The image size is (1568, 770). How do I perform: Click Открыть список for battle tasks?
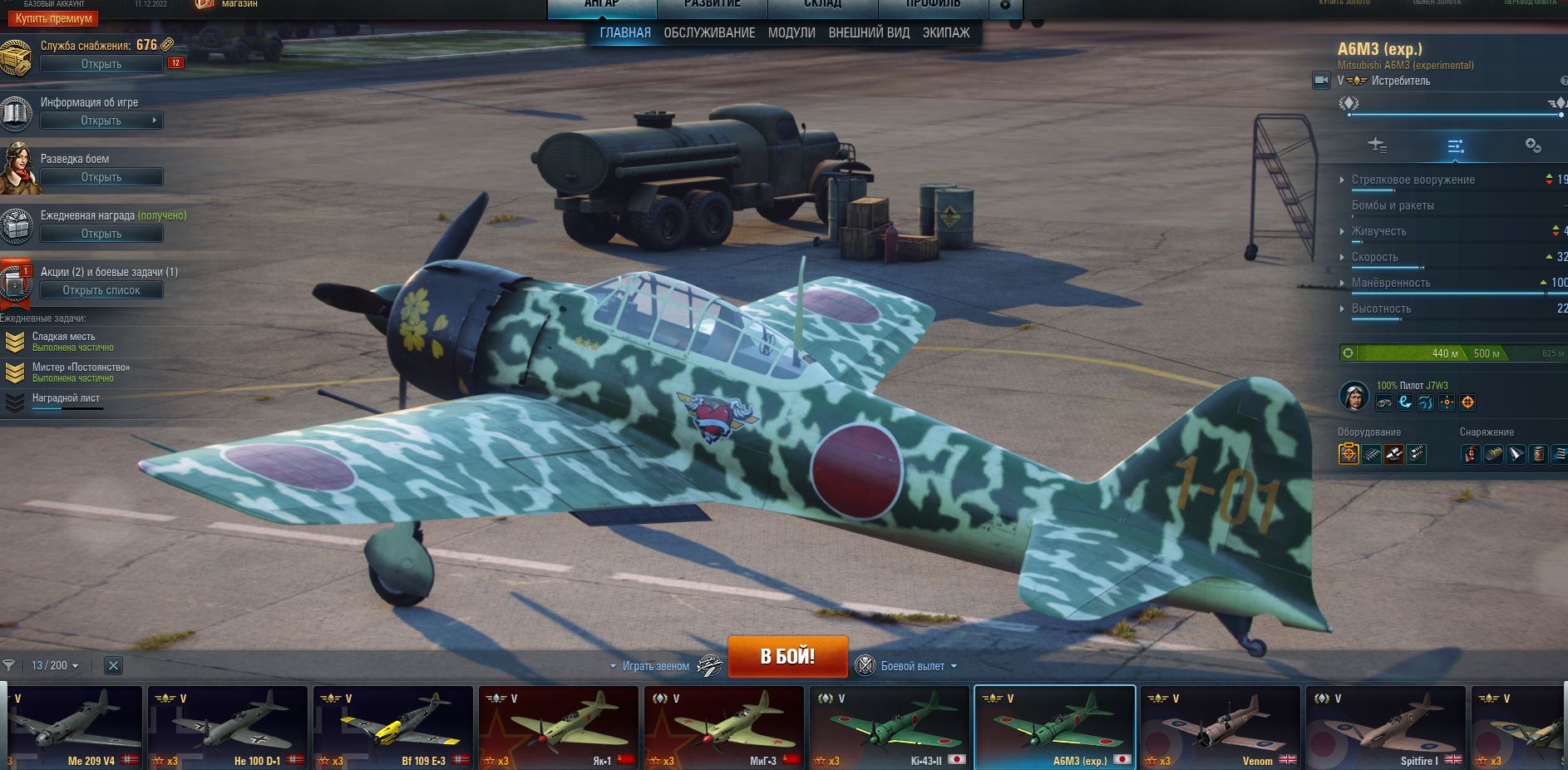pos(101,289)
